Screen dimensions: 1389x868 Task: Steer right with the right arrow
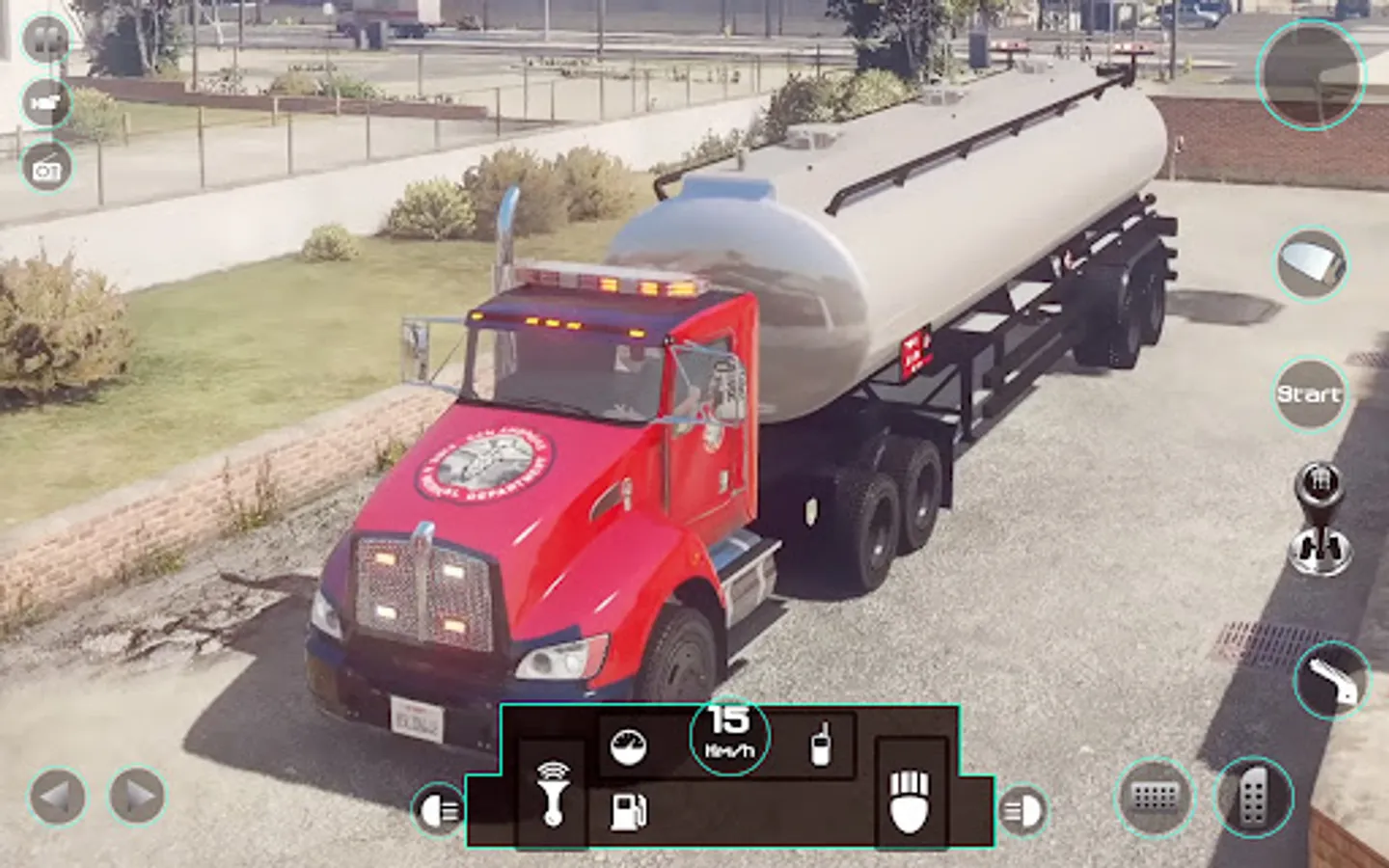click(137, 797)
